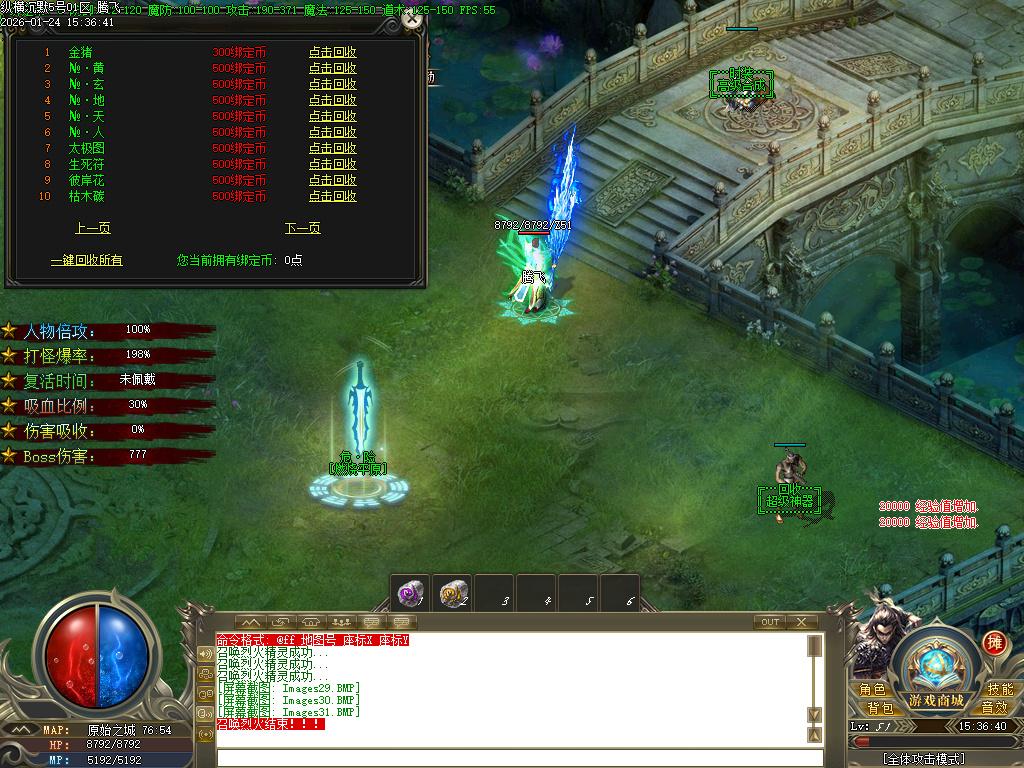The width and height of the screenshot is (1024, 768).
Task: Recycle the 彼岸花 item
Action: 332,180
